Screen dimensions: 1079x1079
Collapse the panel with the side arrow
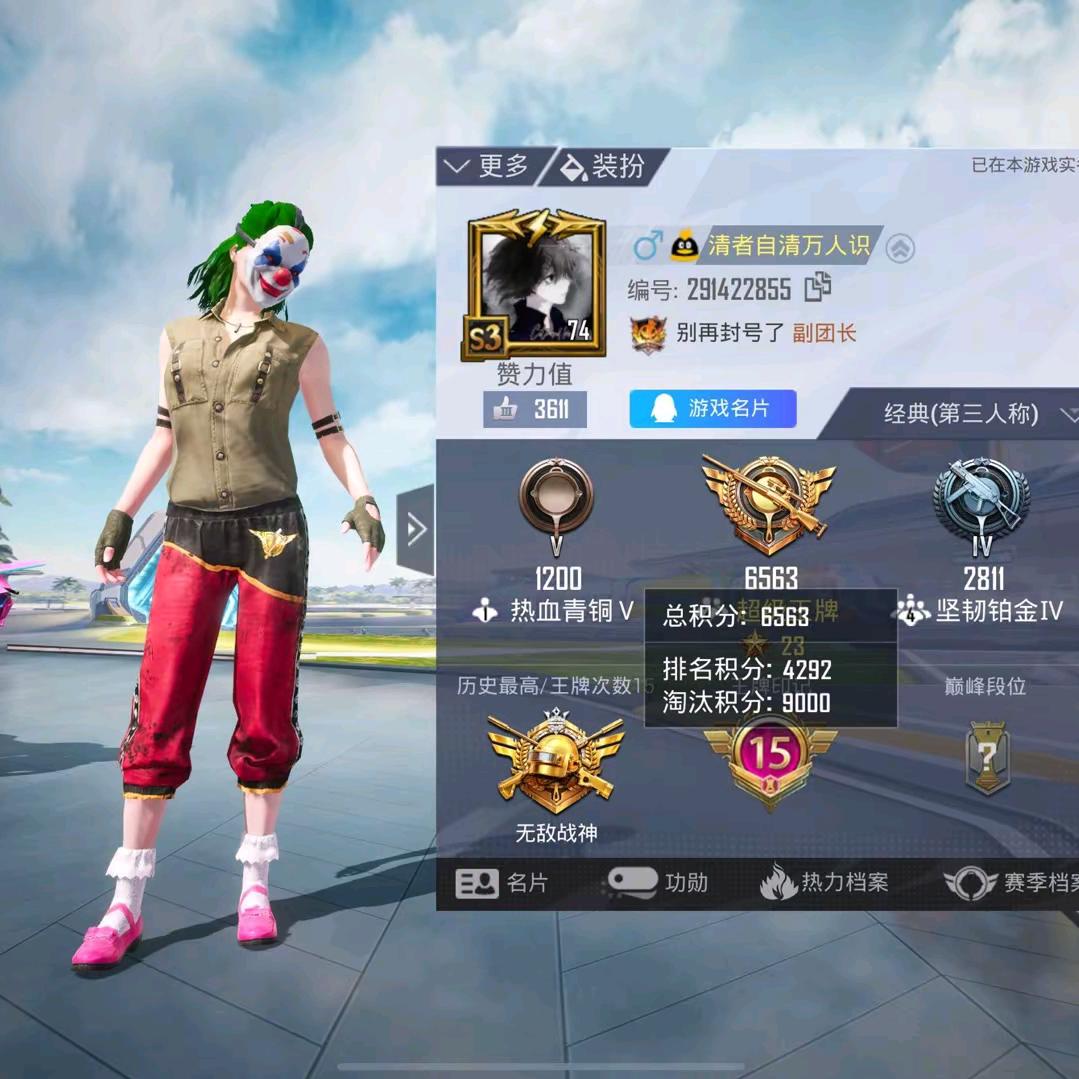(416, 530)
